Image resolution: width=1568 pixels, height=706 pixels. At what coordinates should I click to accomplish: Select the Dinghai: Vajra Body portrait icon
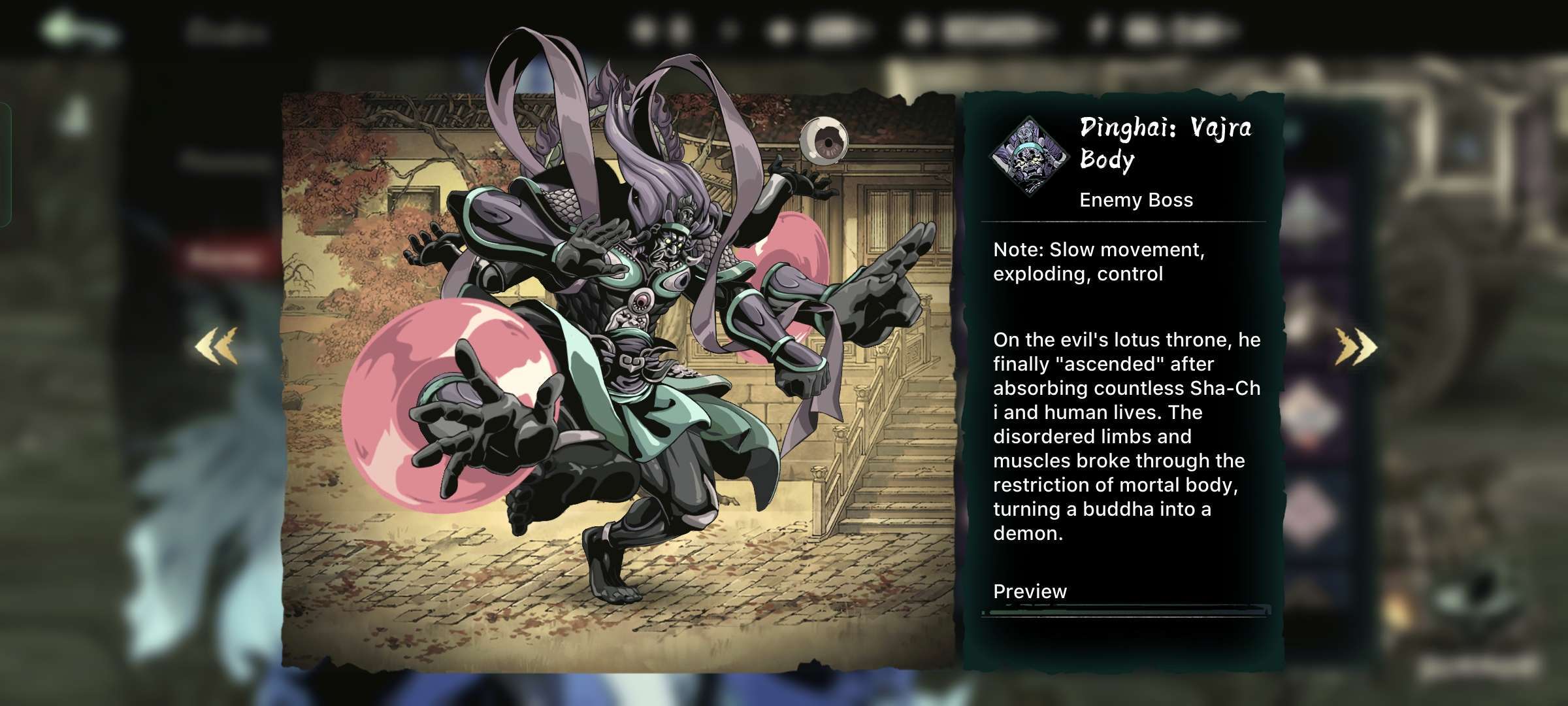coord(1030,156)
